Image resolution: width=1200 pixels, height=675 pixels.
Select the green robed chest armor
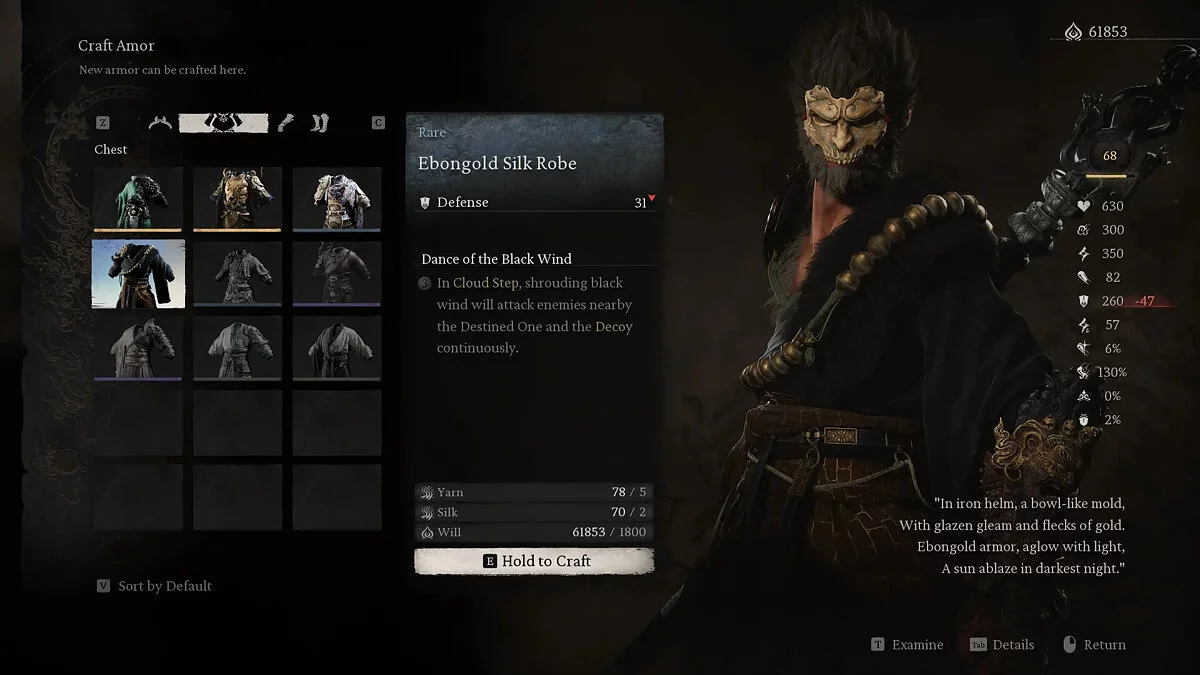pos(138,199)
